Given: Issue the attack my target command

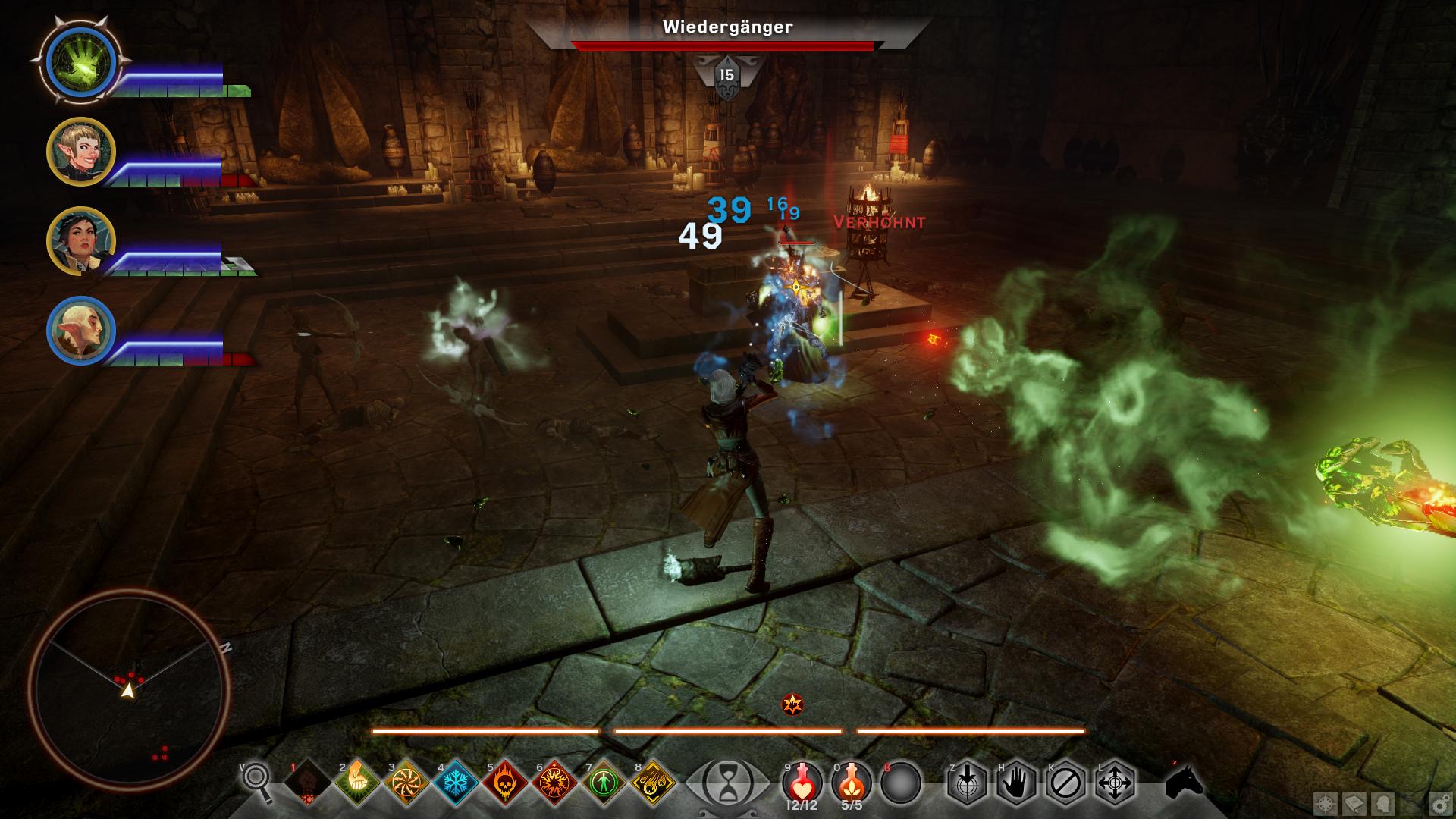Looking at the screenshot, I should (968, 782).
